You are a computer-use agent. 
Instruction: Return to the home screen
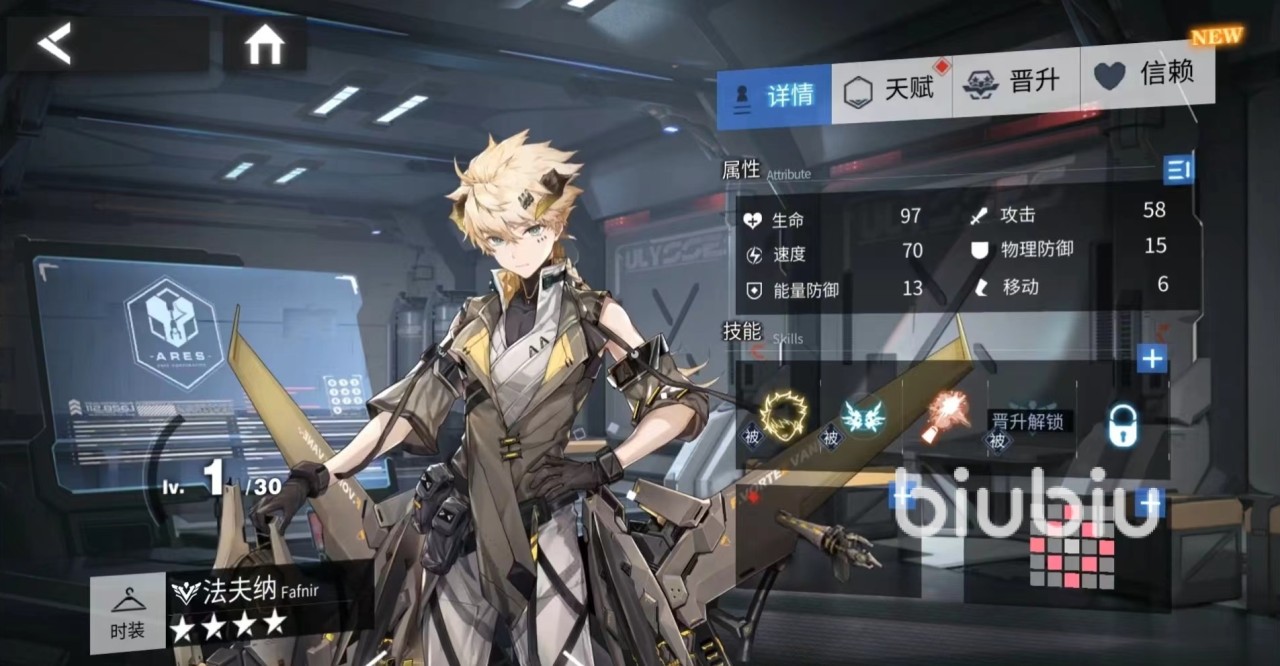coord(265,45)
